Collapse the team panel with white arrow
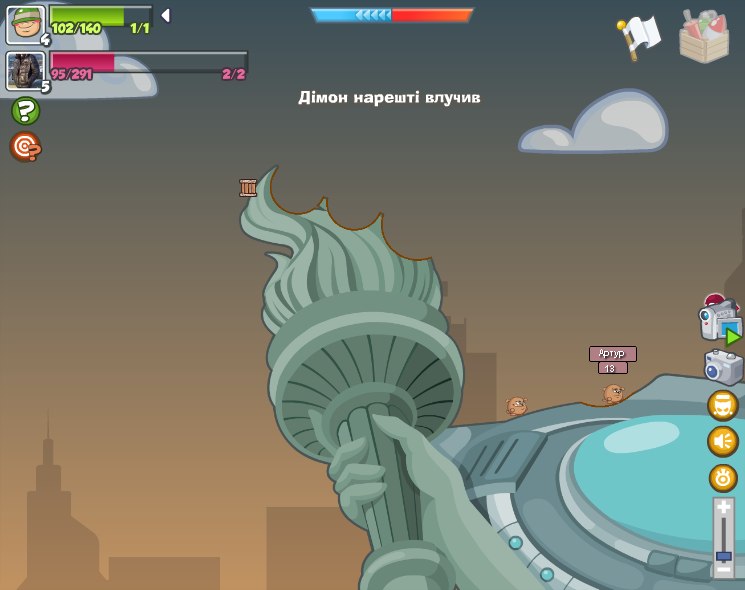Image resolution: width=745 pixels, height=590 pixels. (166, 15)
